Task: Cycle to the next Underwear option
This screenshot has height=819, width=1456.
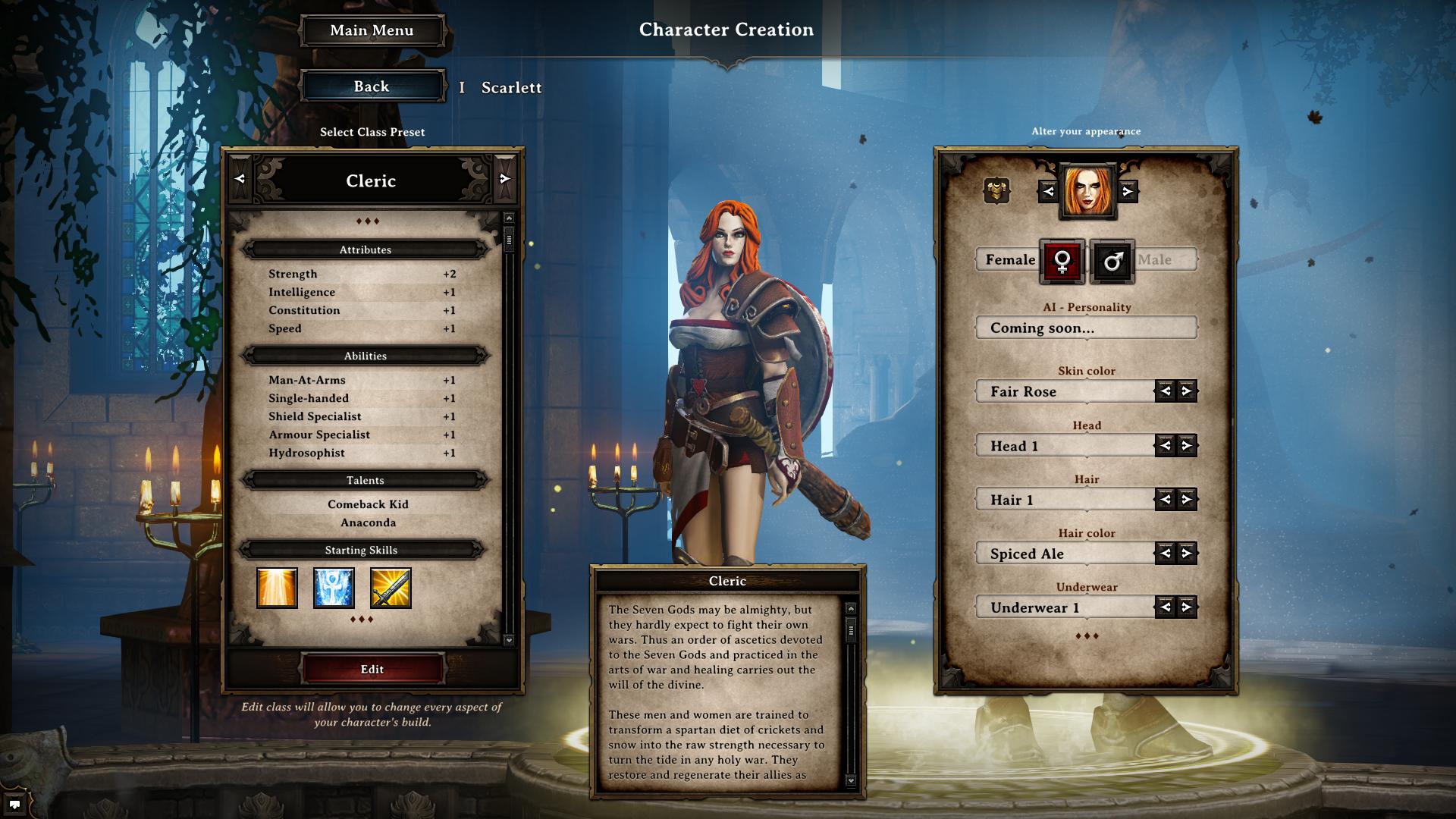Action: coord(1187,607)
